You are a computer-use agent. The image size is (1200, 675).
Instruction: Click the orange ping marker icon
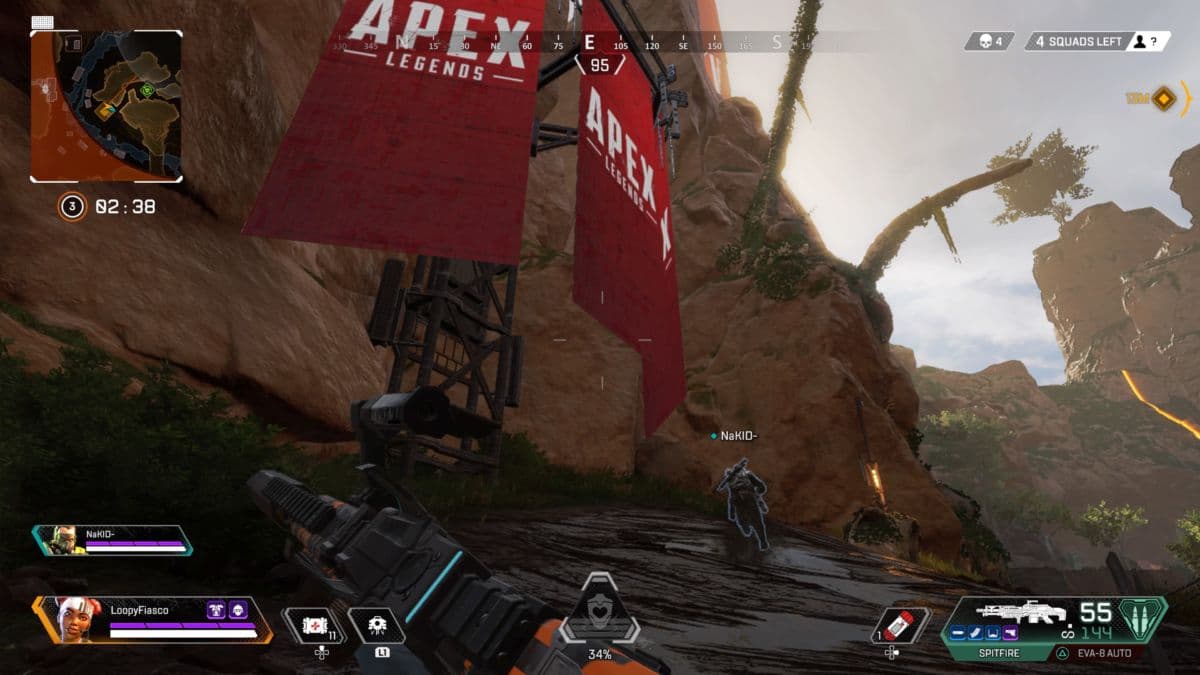[1164, 98]
